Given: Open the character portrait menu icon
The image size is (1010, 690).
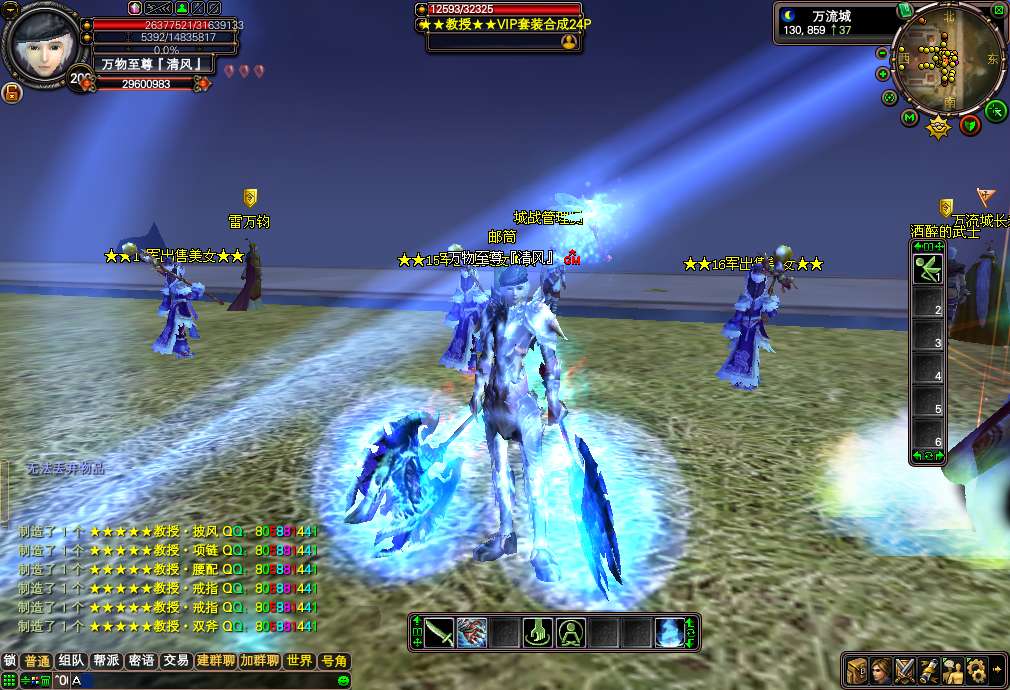Looking at the screenshot, I should 881,669.
